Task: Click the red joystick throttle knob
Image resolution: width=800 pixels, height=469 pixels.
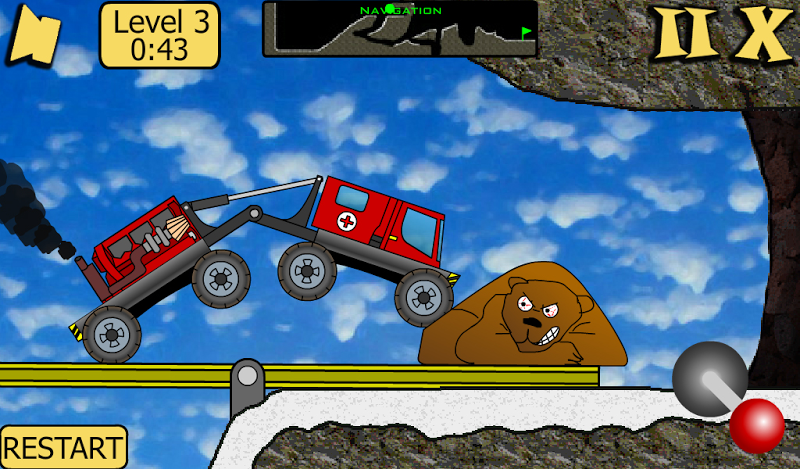Action: (x=756, y=424)
